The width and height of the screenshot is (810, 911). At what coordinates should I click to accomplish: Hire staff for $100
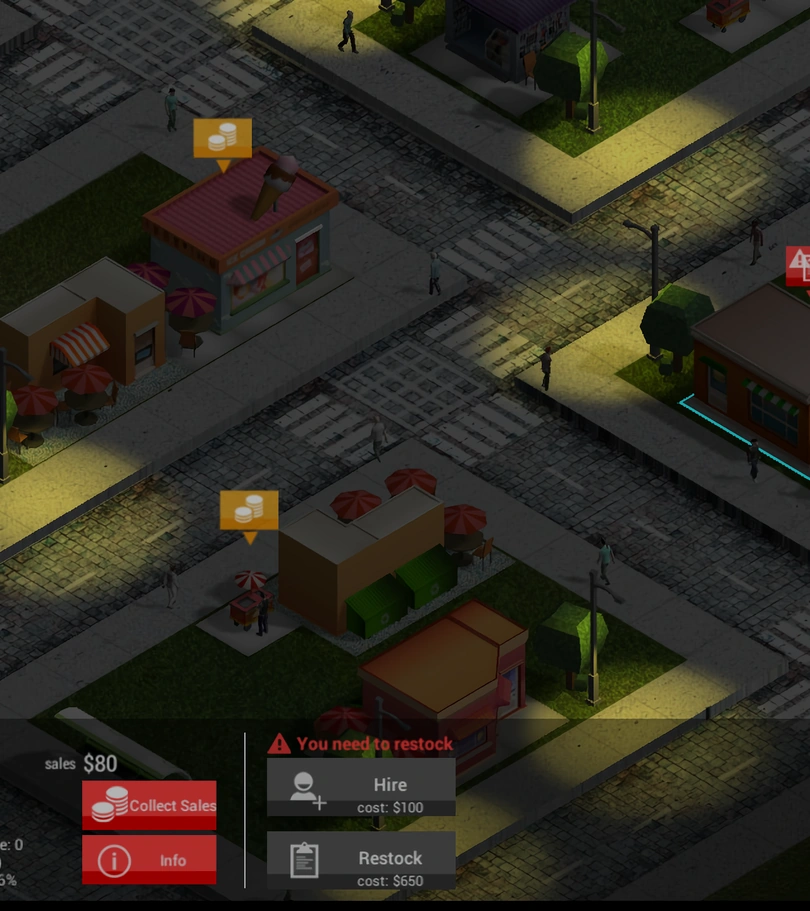[x=361, y=787]
